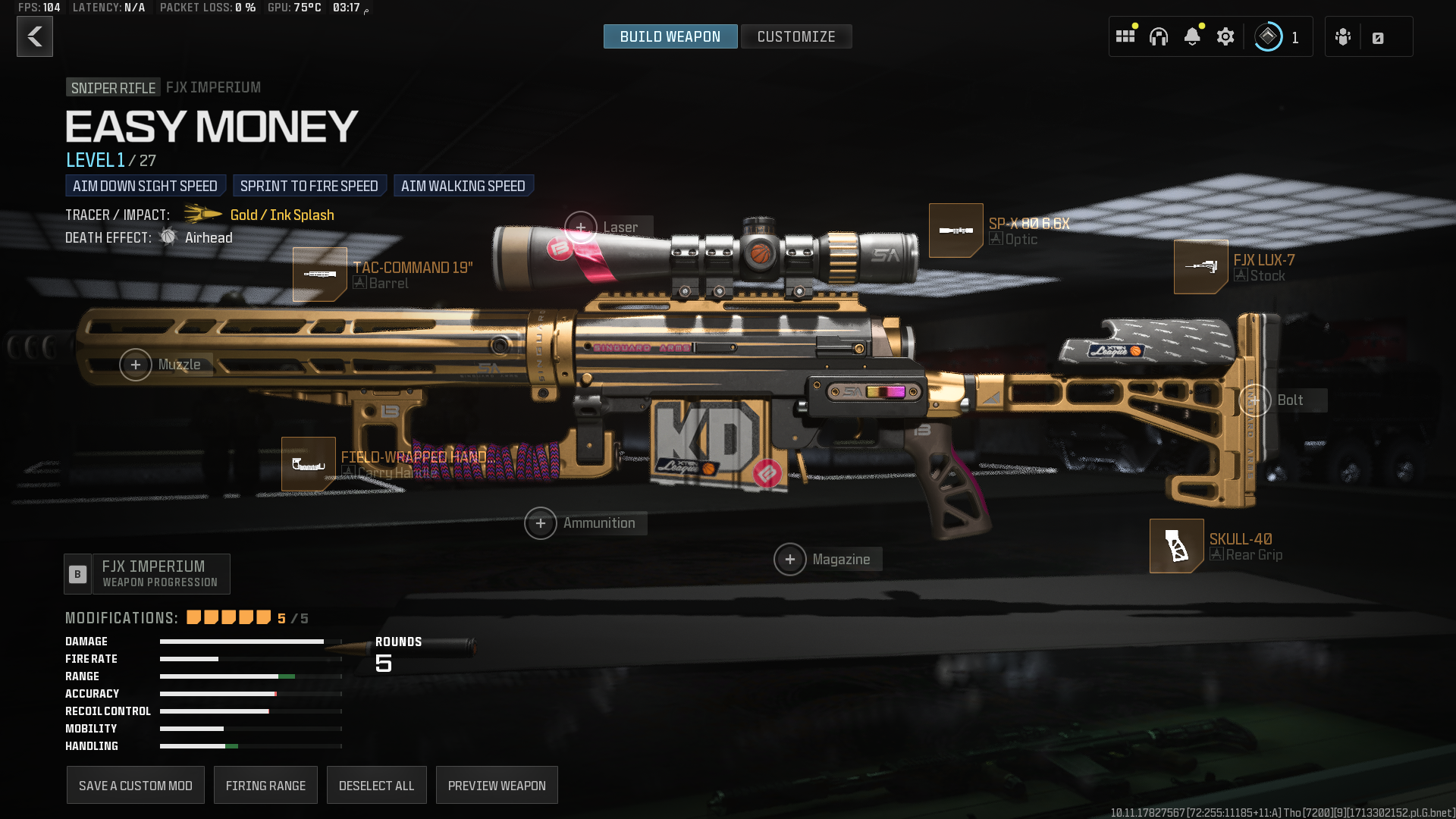Viewport: 1456px width, 819px height.
Task: Add a Muzzle attachment
Action: tap(136, 365)
